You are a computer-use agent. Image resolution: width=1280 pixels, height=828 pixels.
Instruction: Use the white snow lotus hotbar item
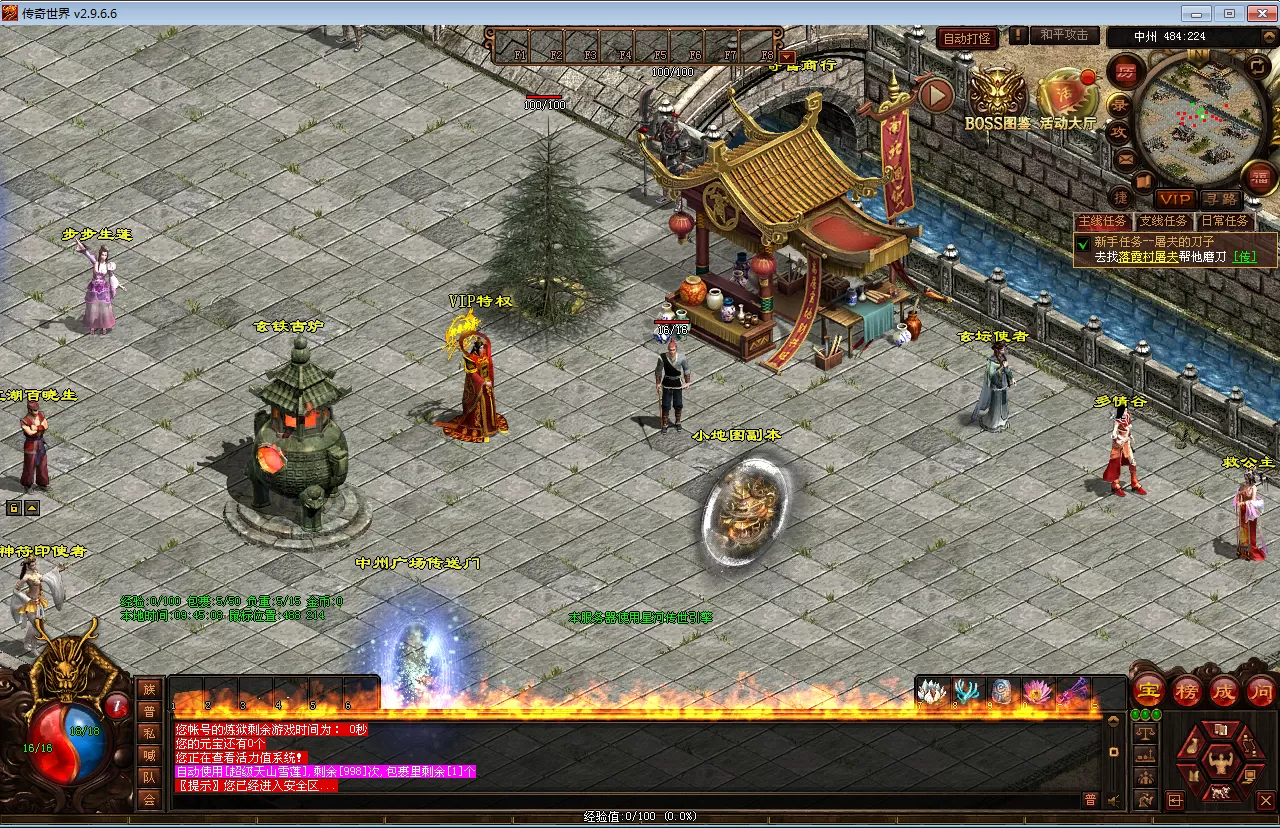[932, 692]
